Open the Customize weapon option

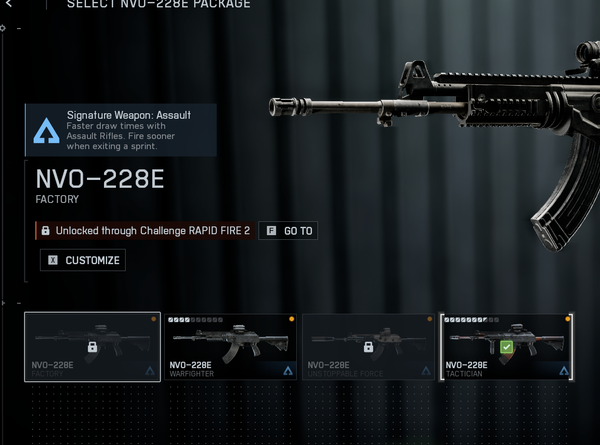click(83, 260)
